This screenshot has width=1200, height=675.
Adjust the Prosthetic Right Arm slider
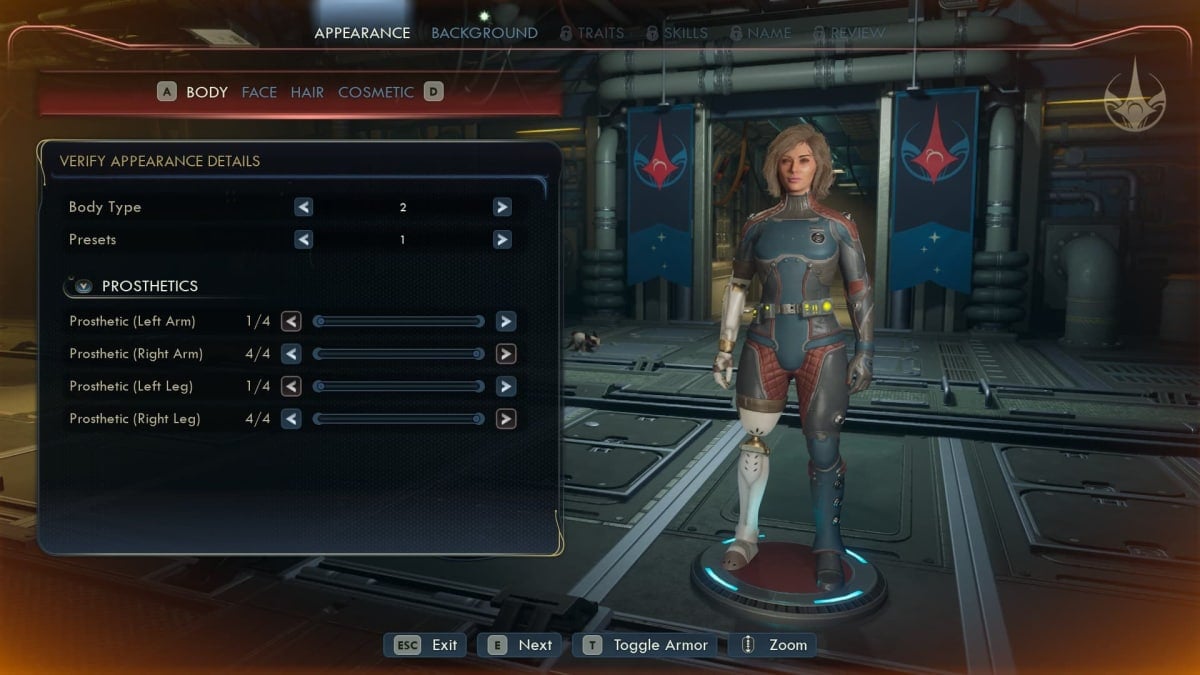coord(398,354)
